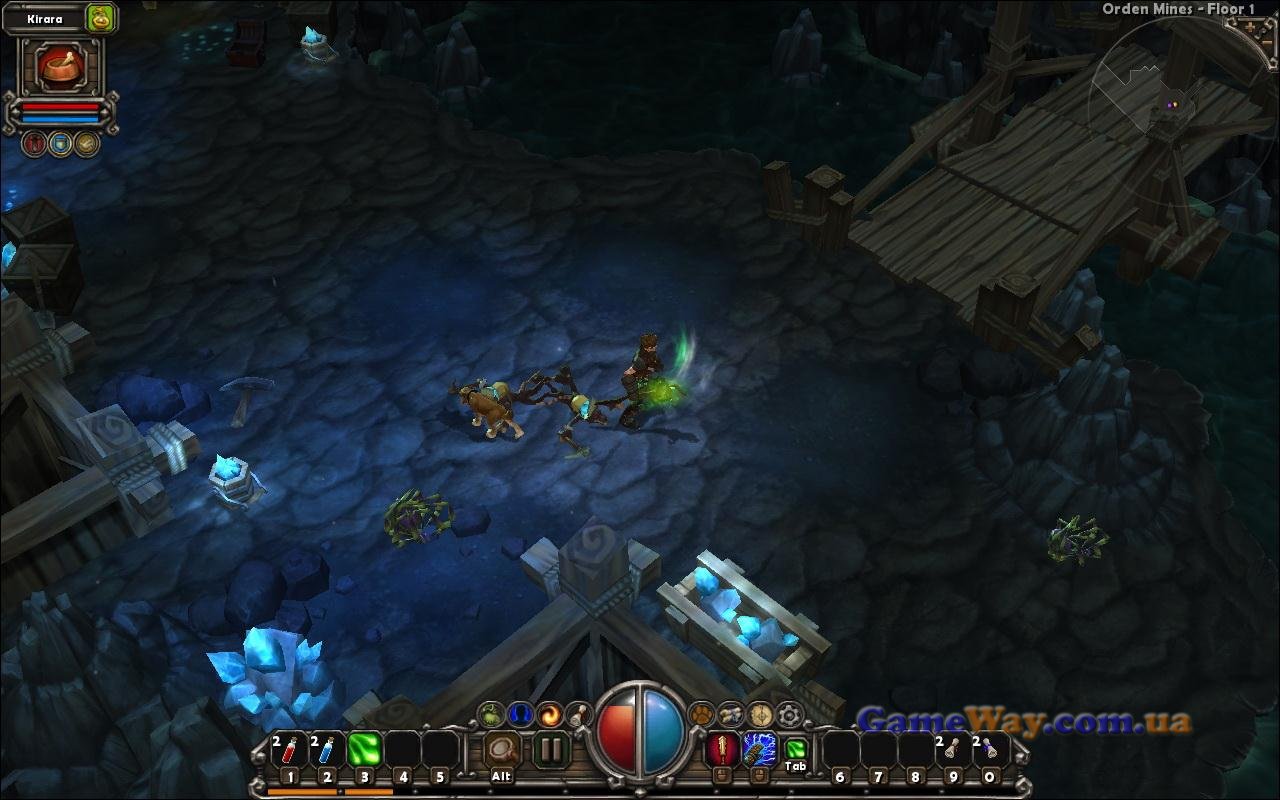Select the blue lightning right-click skill

click(759, 748)
